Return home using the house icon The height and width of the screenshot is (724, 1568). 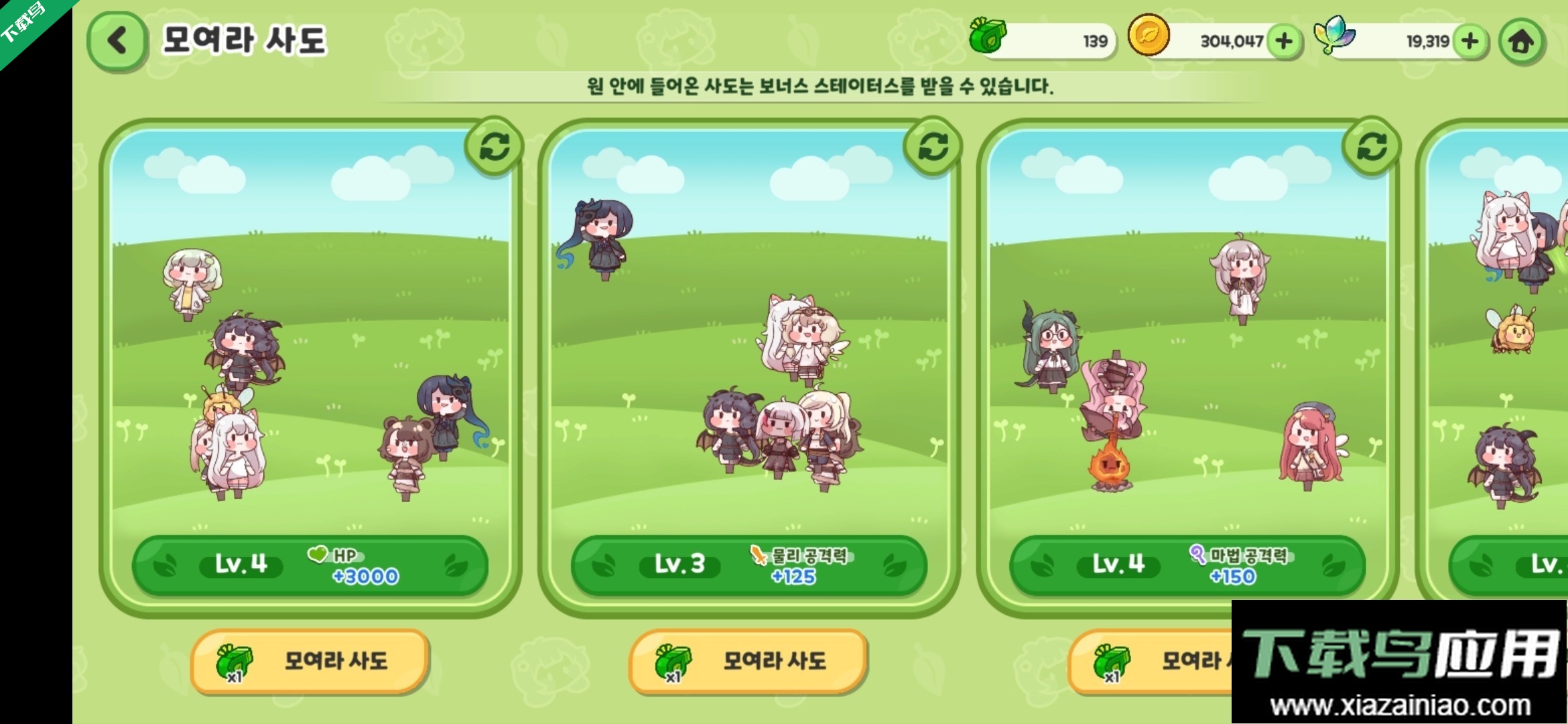1522,40
